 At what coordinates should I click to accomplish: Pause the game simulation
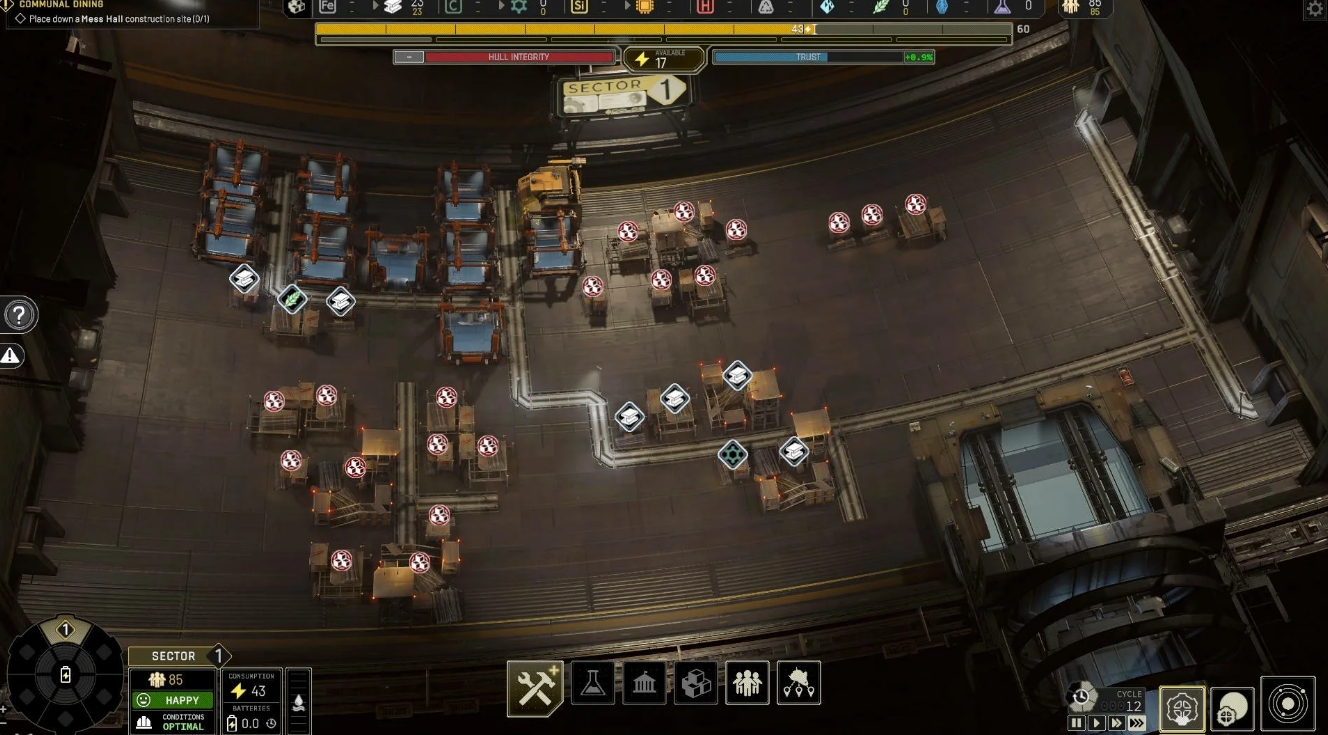pyautogui.click(x=1077, y=723)
